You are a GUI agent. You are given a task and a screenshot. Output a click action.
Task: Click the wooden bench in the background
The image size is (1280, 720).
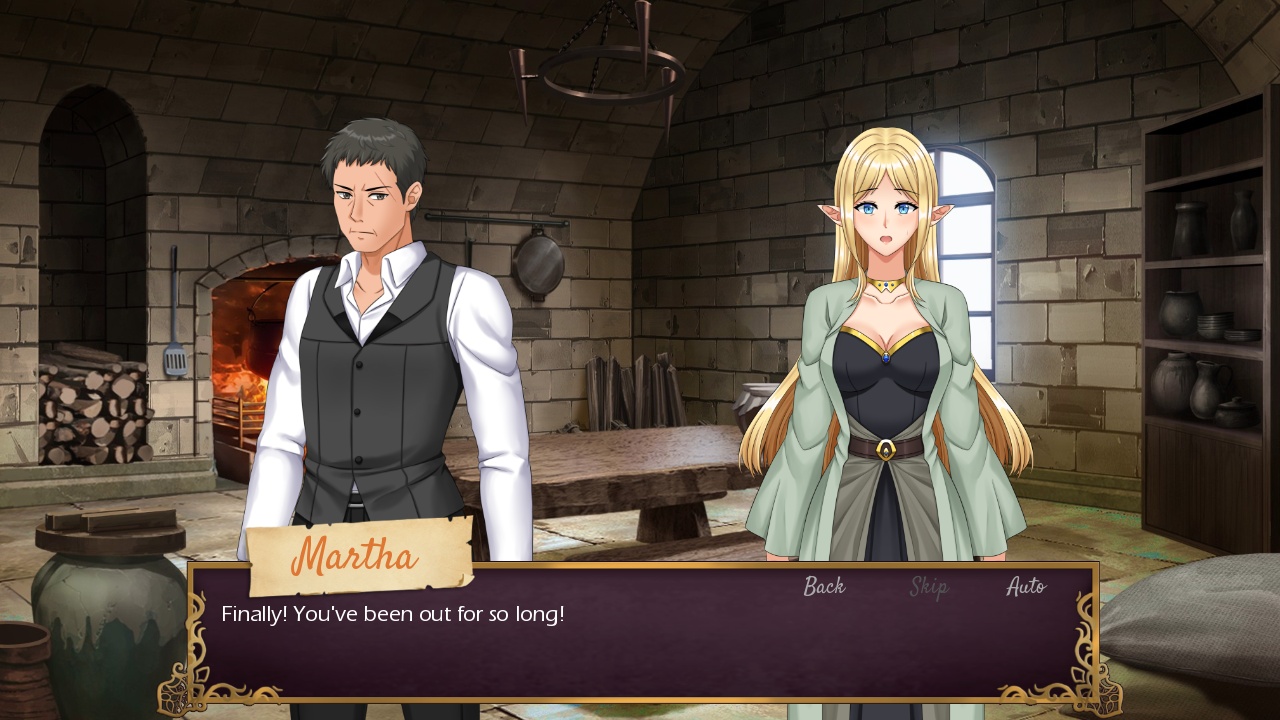click(x=640, y=490)
